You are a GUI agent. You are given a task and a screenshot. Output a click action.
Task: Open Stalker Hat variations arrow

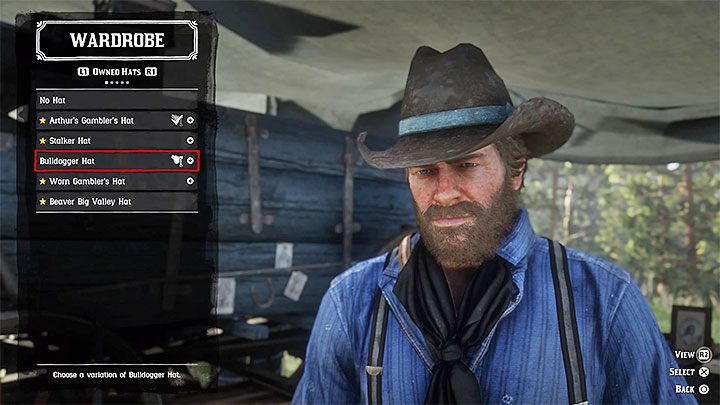pos(190,141)
